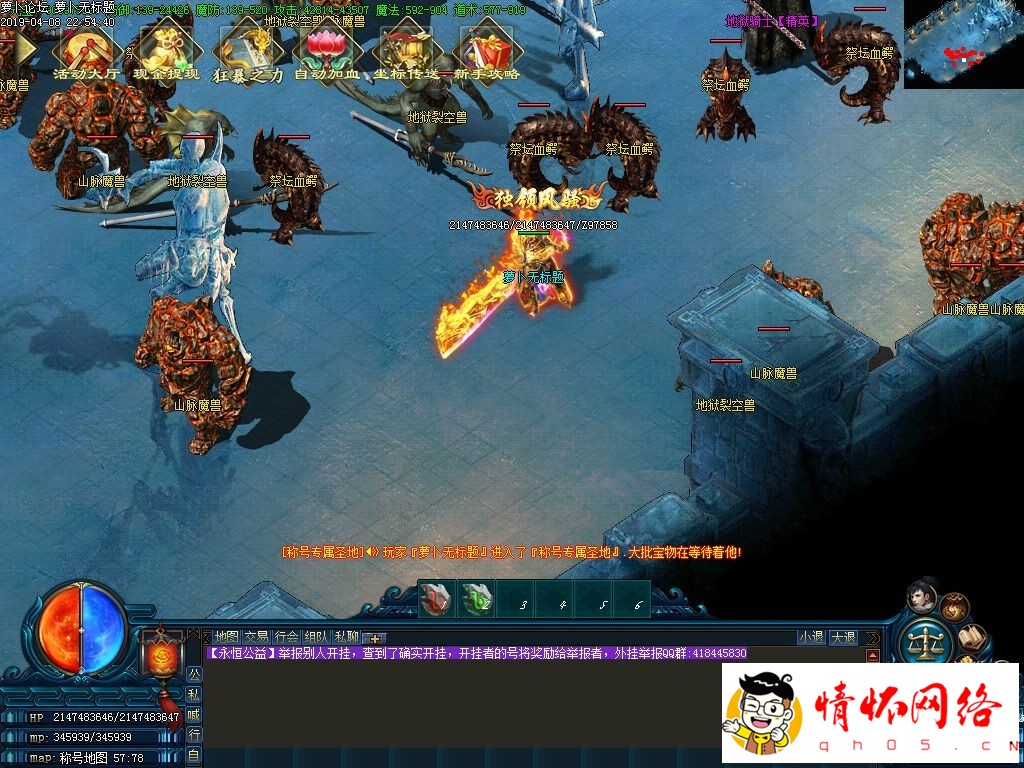Screen dimensions: 1024x768
Task: Use the red potion in hotbar slot 1
Action: pos(435,599)
